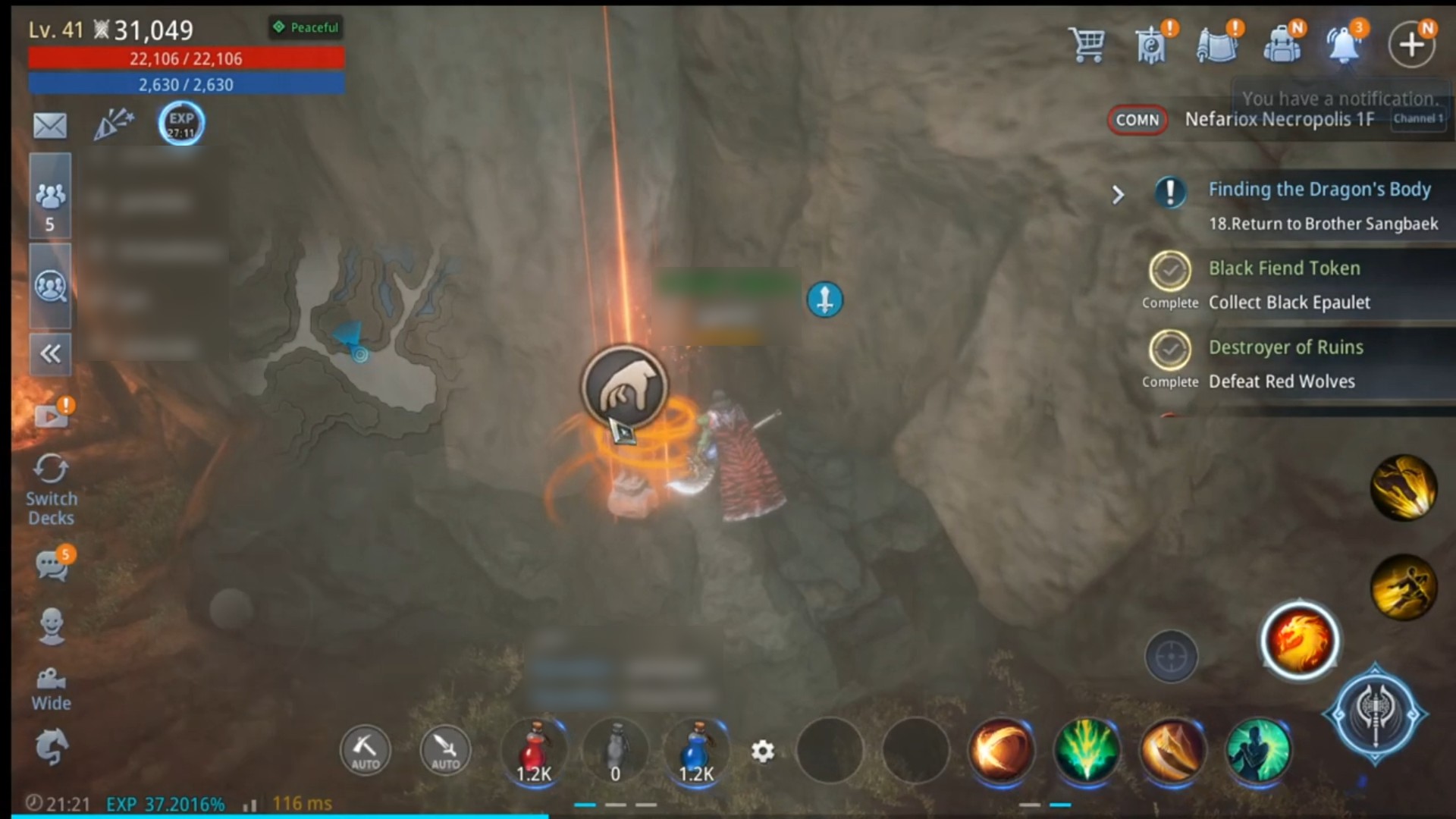The image size is (1456, 819).
Task: Activate the dragon spirit skill
Action: (x=1299, y=641)
